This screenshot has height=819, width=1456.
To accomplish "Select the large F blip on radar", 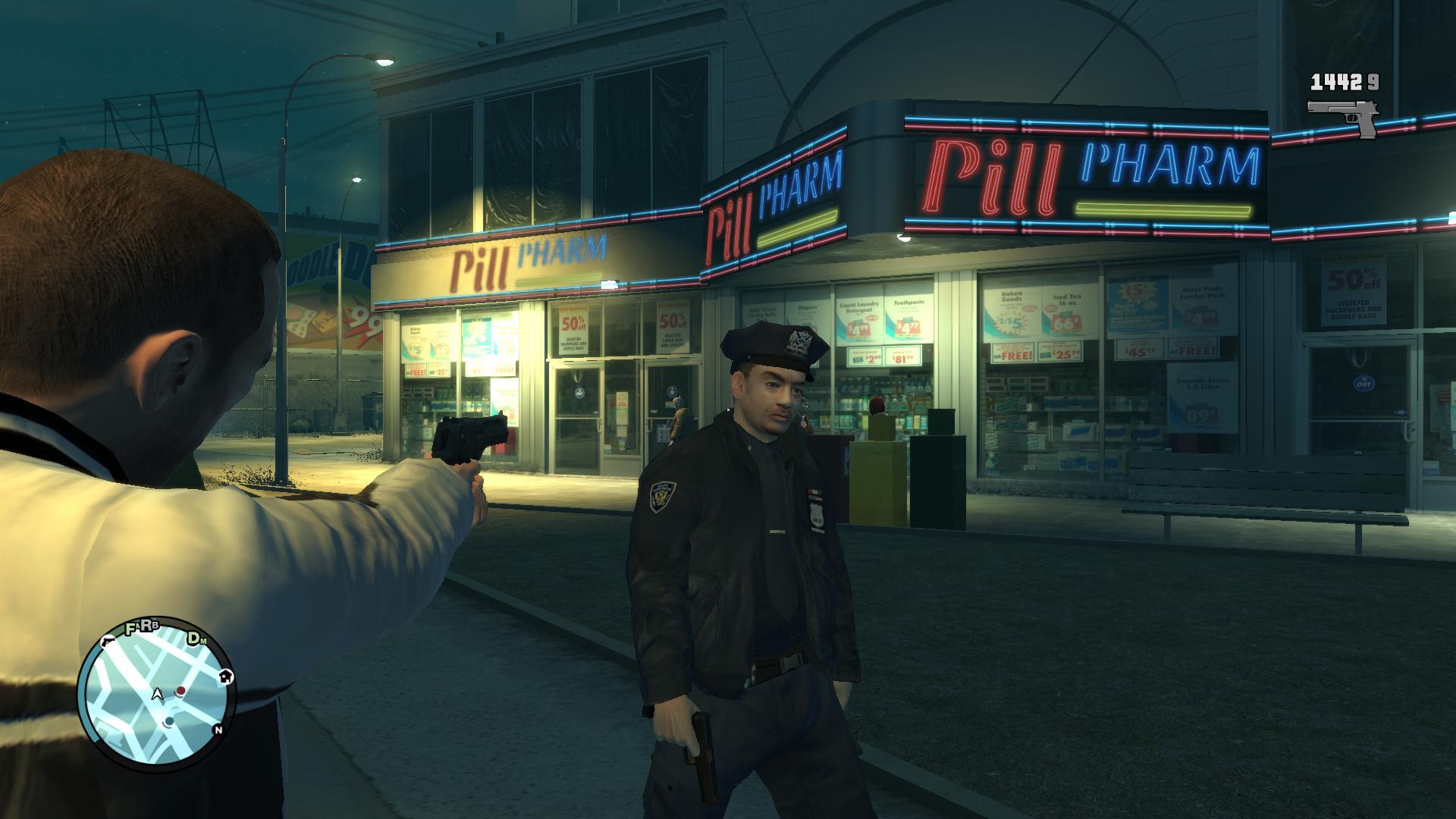I will tap(130, 628).
